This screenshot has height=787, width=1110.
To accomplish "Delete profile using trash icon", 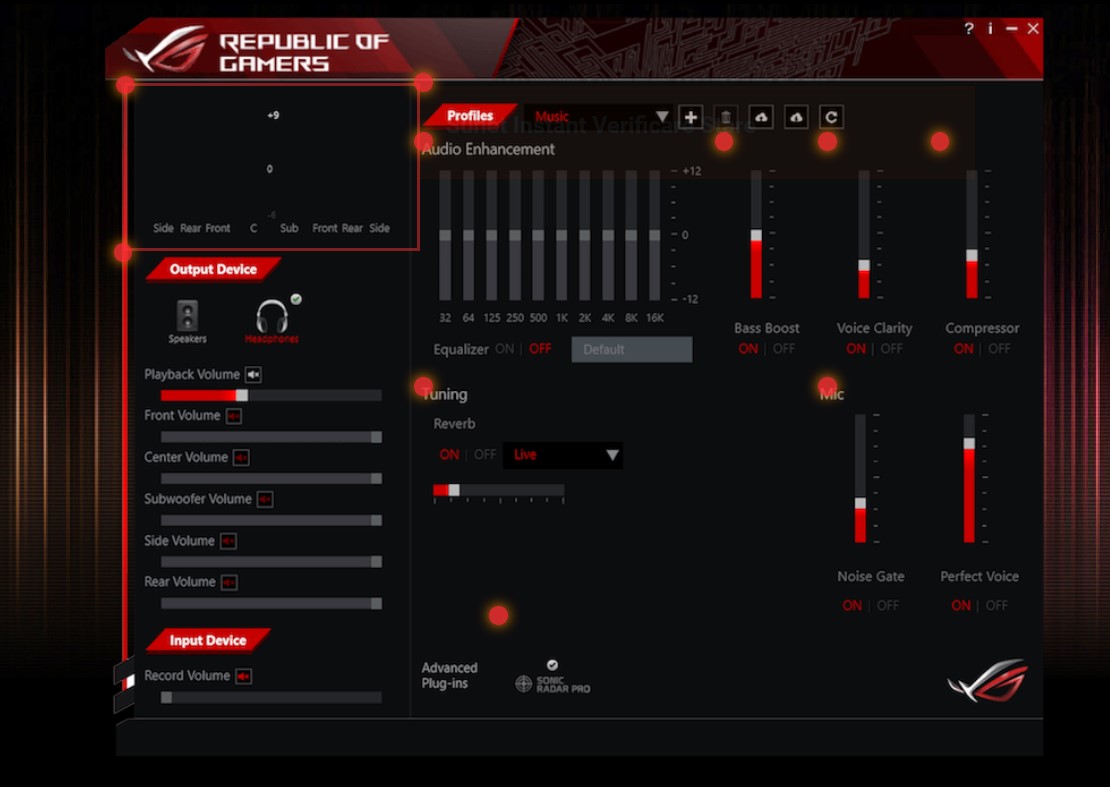I will (726, 117).
